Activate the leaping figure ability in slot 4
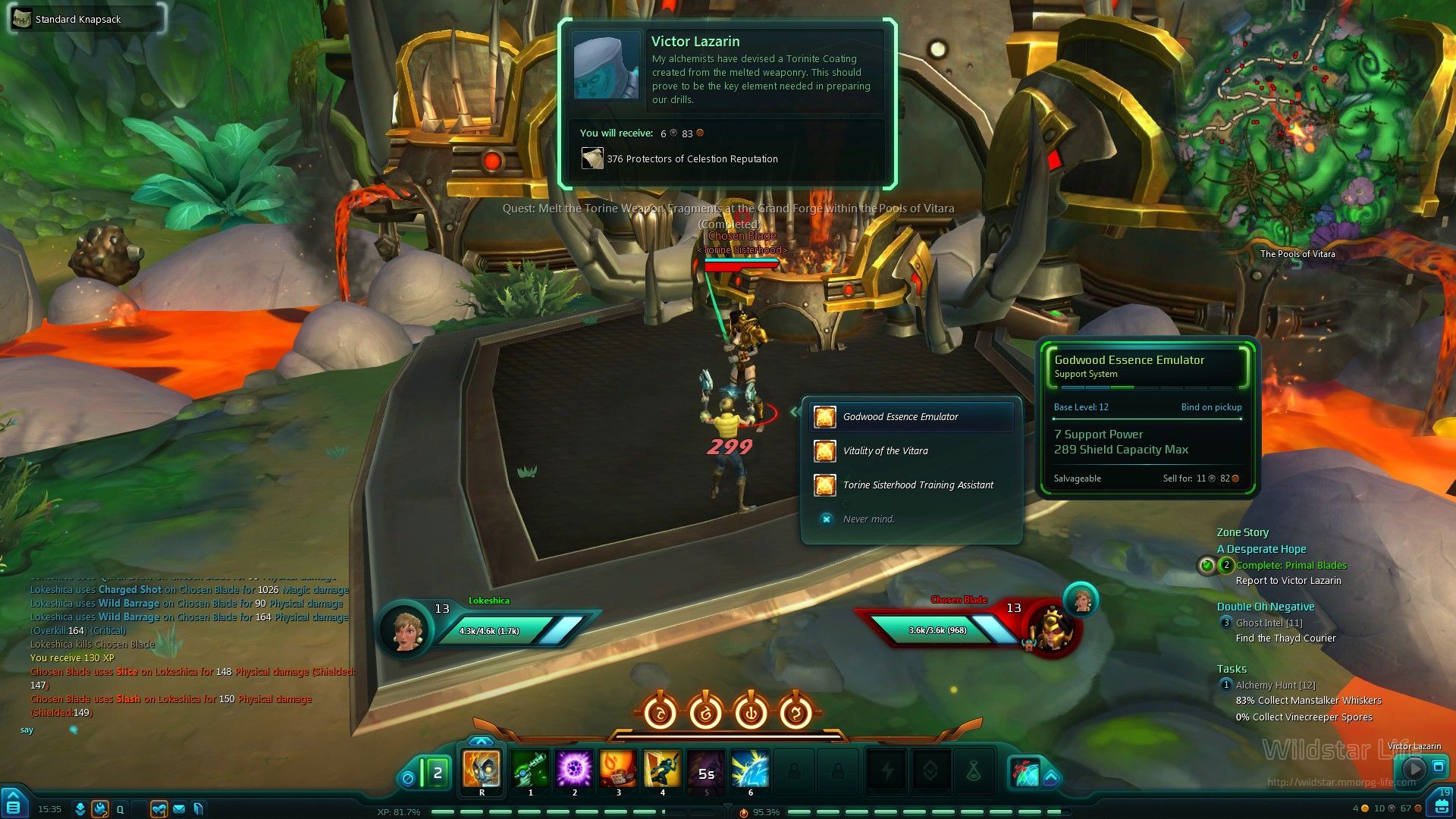This screenshot has width=1456, height=819. pos(662,770)
